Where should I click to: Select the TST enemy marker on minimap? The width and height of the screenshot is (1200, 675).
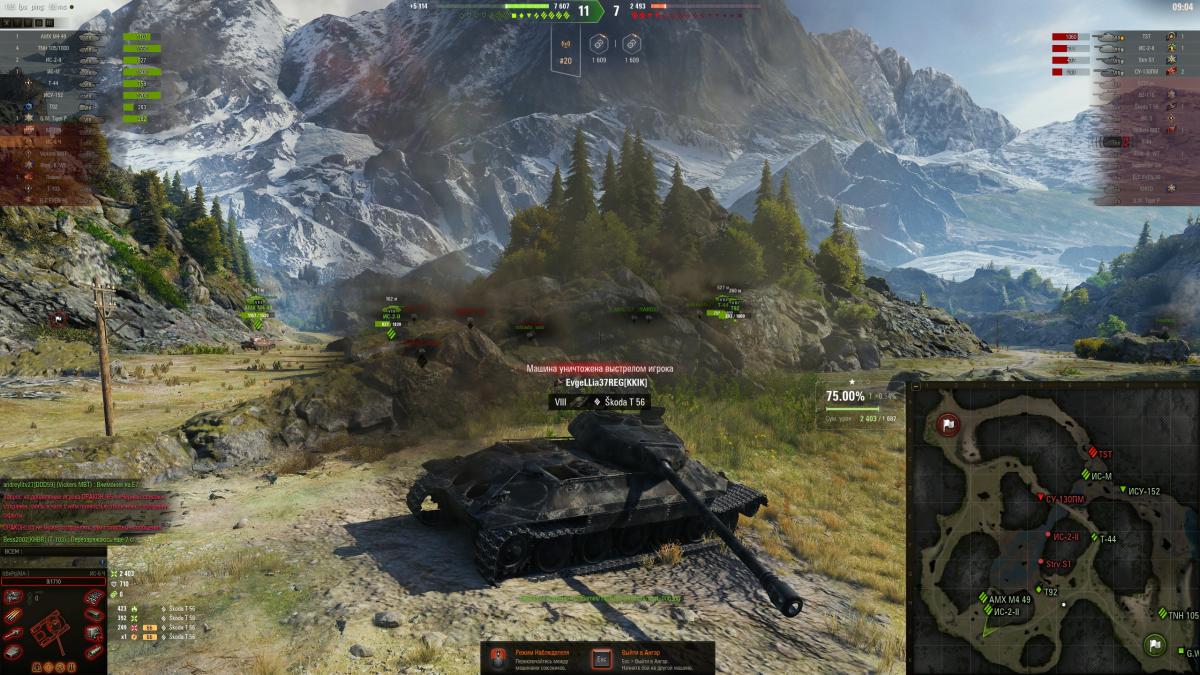click(1094, 452)
